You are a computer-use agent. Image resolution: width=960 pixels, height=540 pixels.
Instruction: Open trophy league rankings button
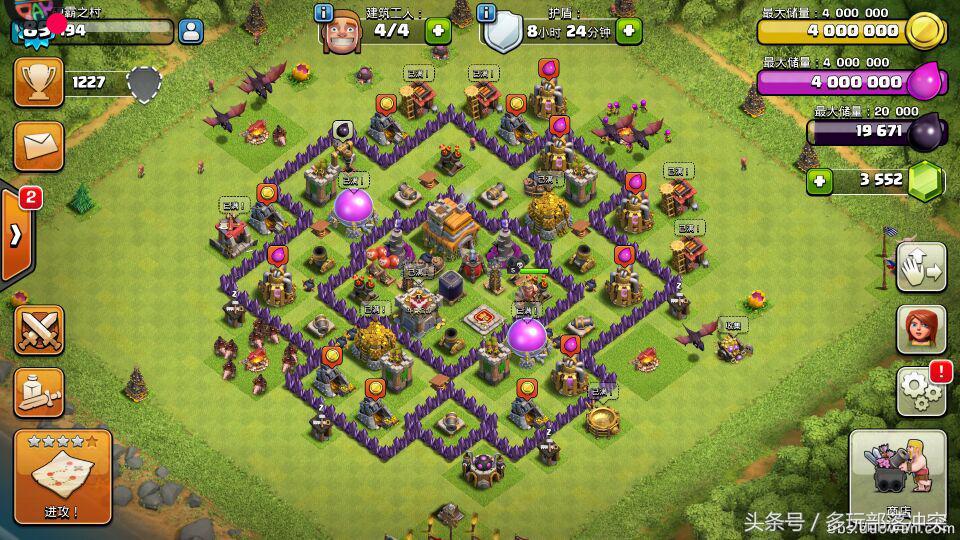click(x=39, y=81)
